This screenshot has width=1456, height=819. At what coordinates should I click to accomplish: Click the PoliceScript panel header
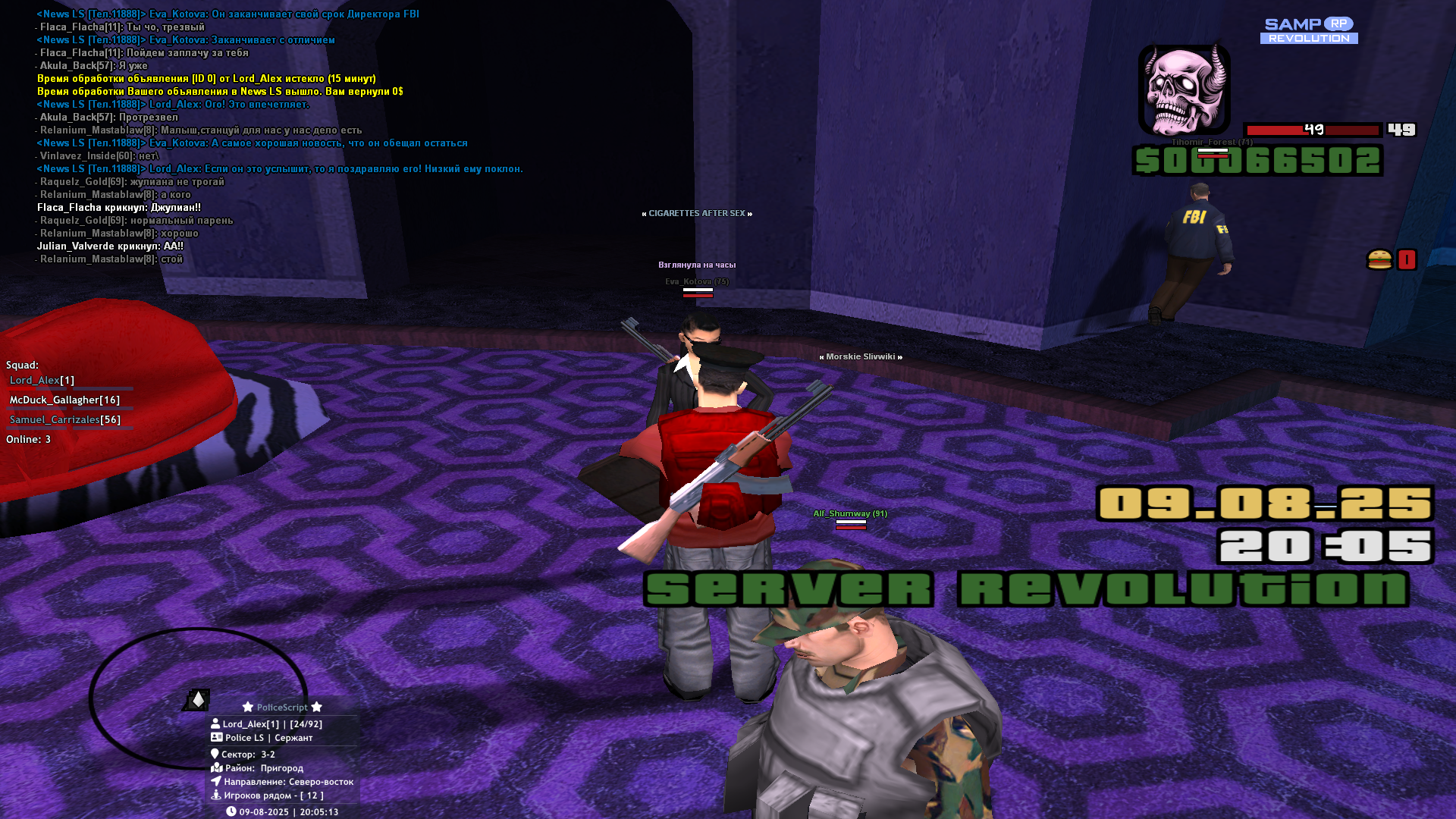(282, 707)
